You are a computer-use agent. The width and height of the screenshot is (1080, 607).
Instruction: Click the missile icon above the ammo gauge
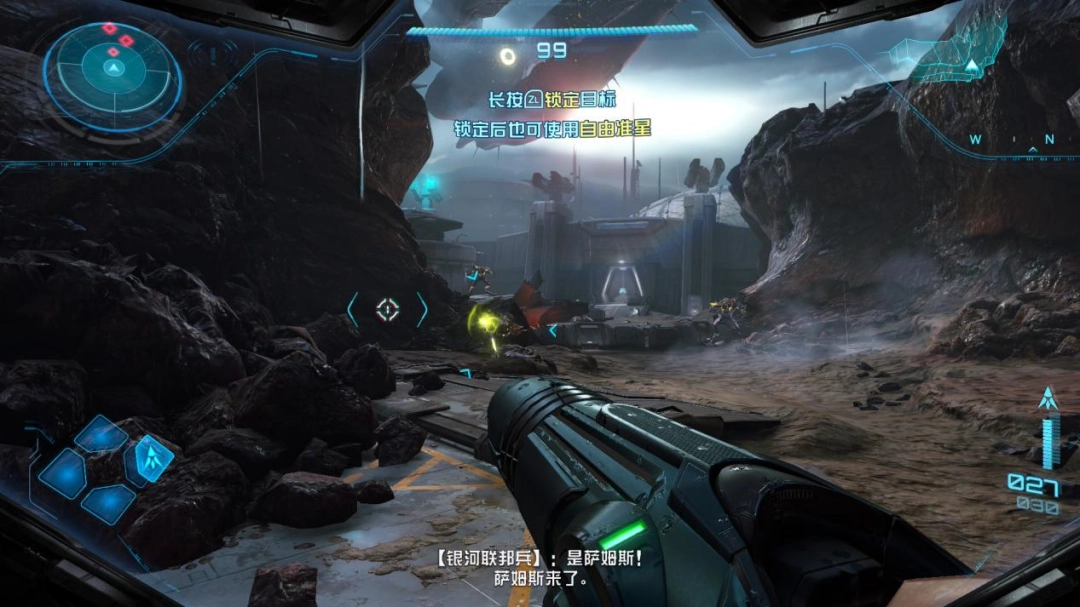point(1048,399)
